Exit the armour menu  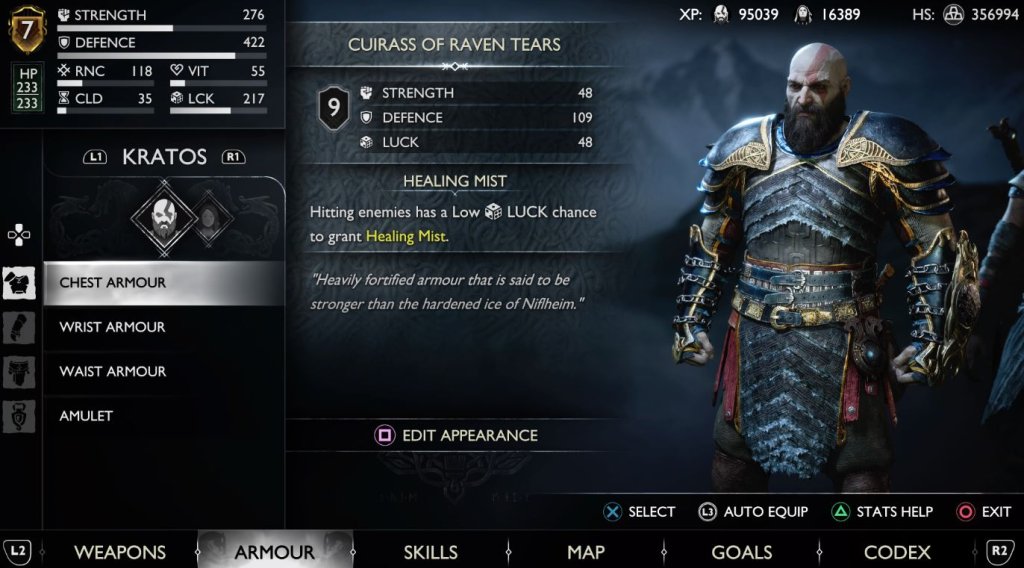click(984, 511)
